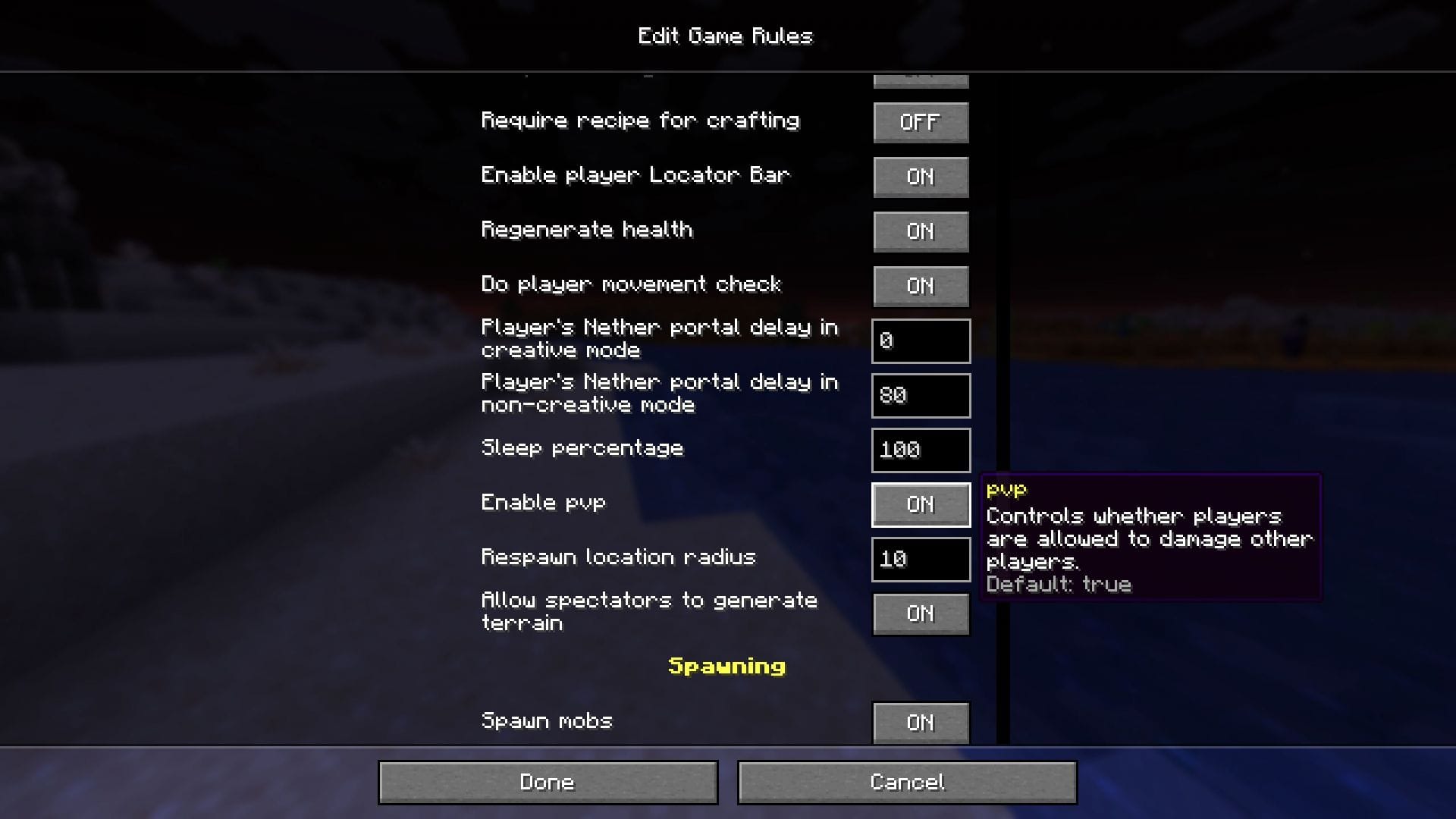Image resolution: width=1456 pixels, height=819 pixels.
Task: Turn on "Require recipe for crafting"
Action: click(920, 122)
